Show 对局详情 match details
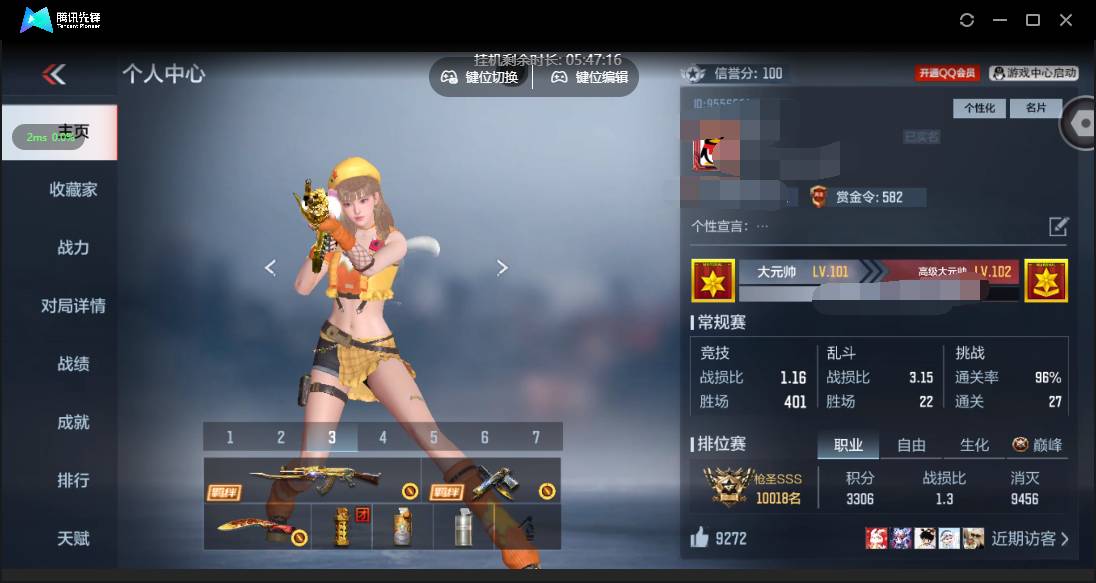 (x=73, y=306)
